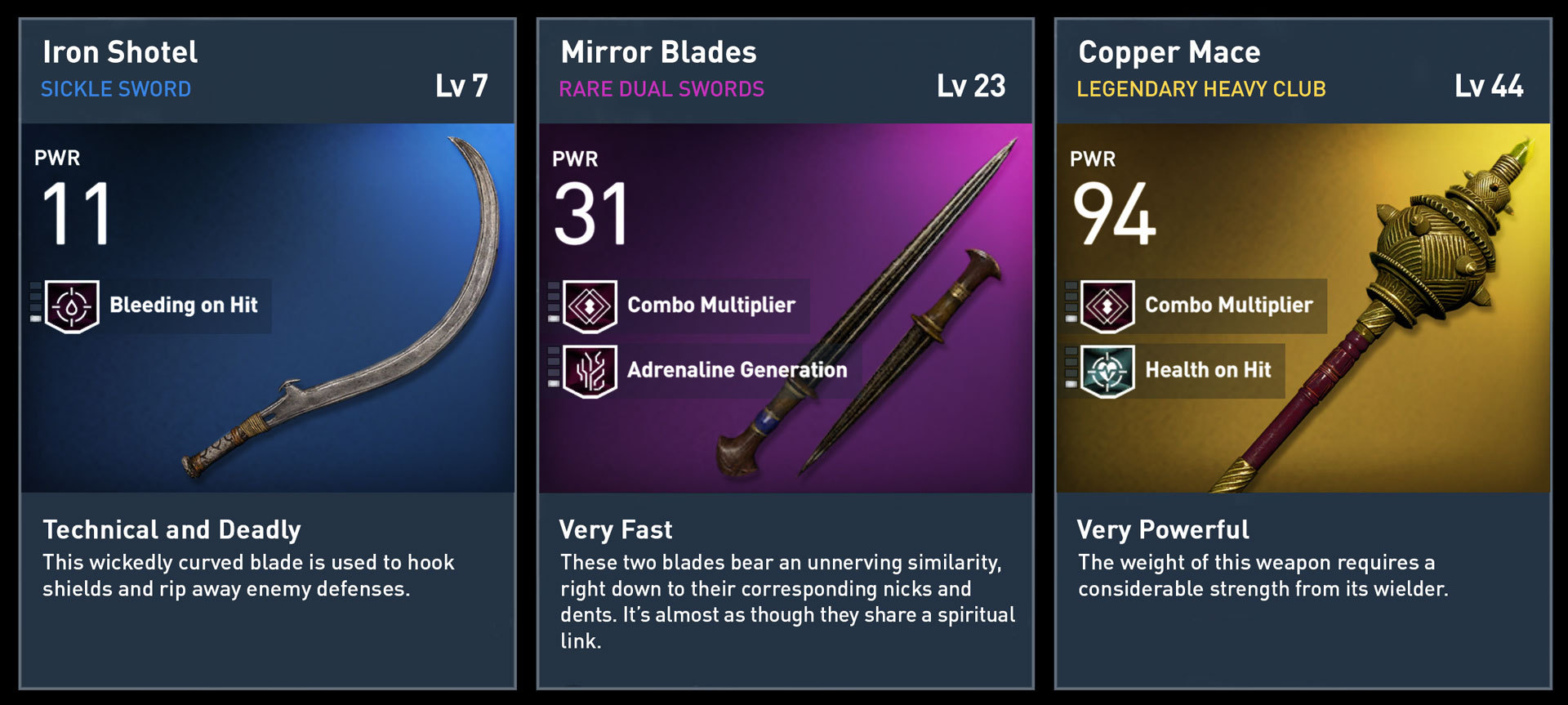
Task: Click the Adrenaline Generation perk icon
Action: coord(590,371)
